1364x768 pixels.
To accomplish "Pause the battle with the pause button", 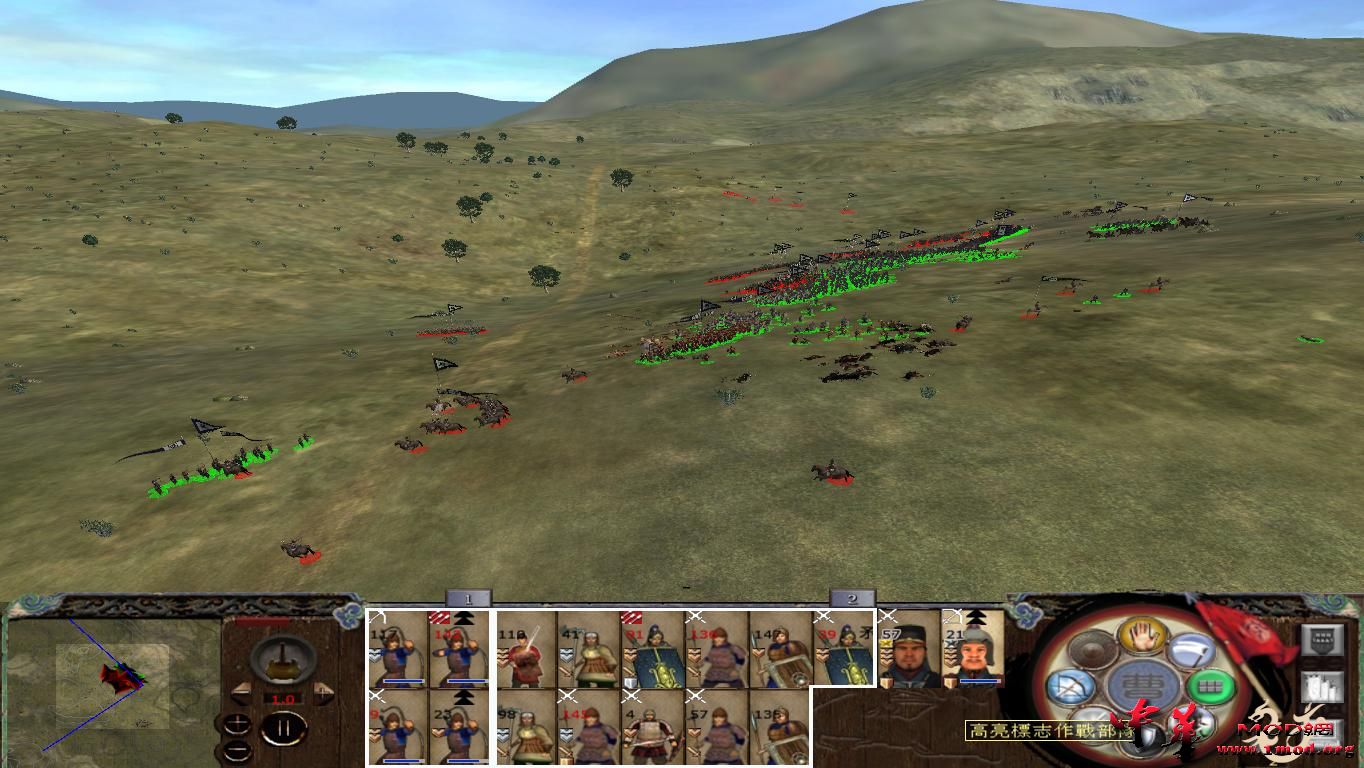I will 285,727.
